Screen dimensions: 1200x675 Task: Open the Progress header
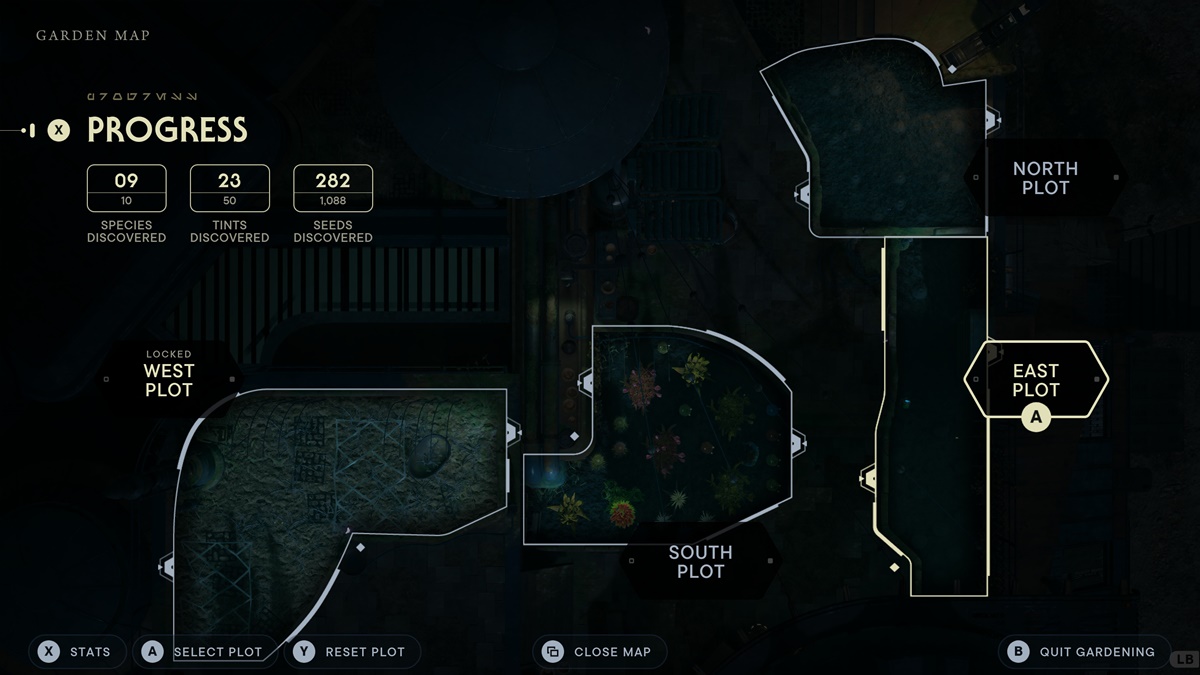click(x=166, y=130)
